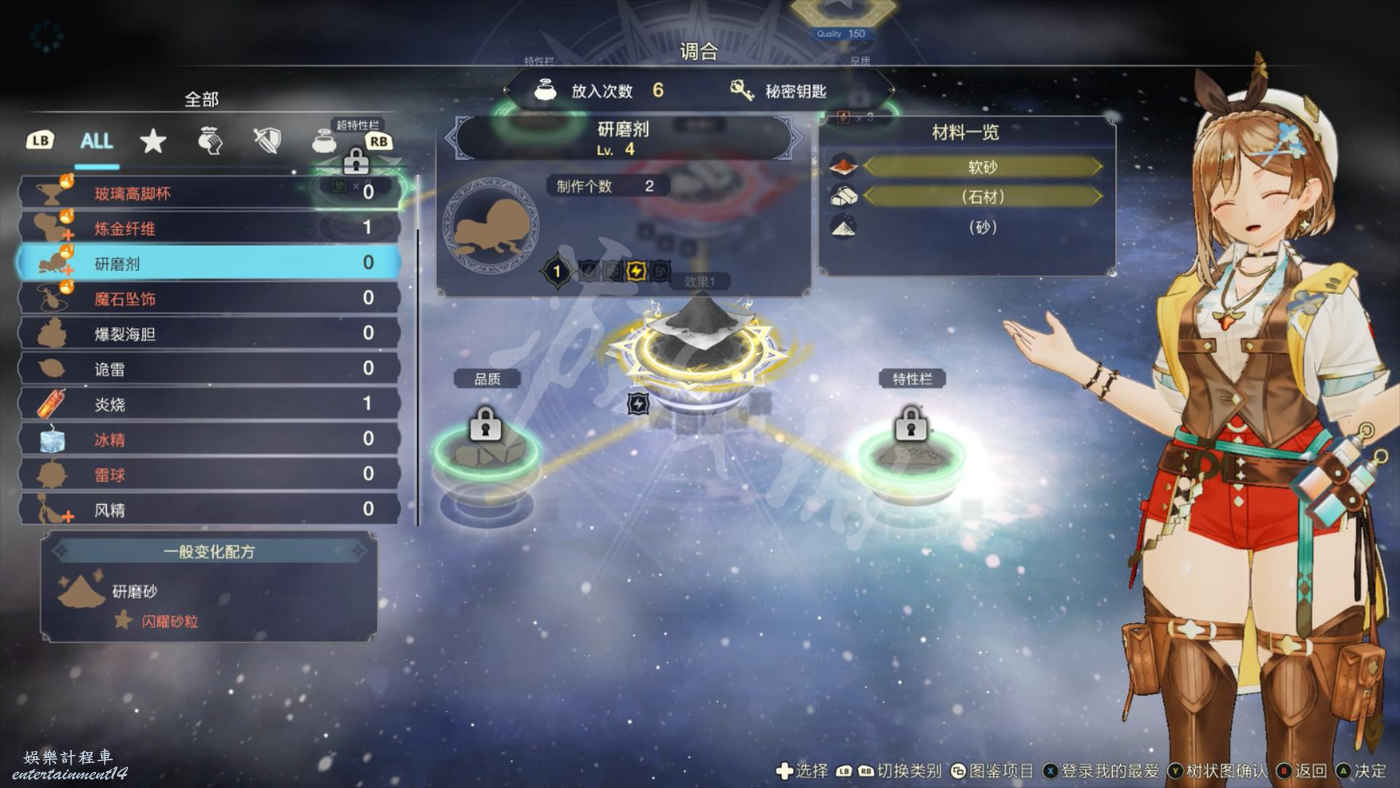Switch to the sword and shield equipment tab
The image size is (1400, 788).
coord(266,141)
